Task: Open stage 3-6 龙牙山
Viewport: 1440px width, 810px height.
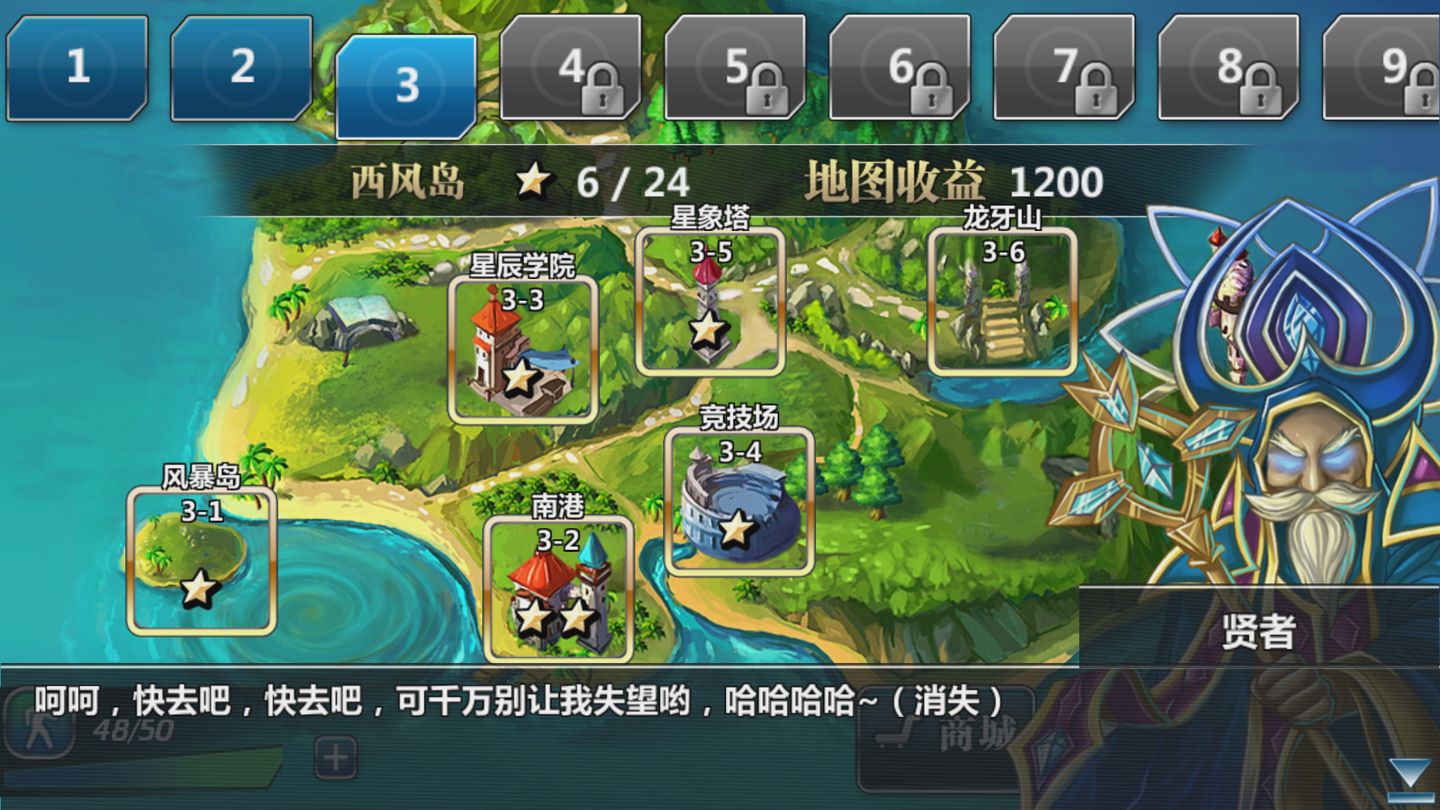Action: point(1002,300)
